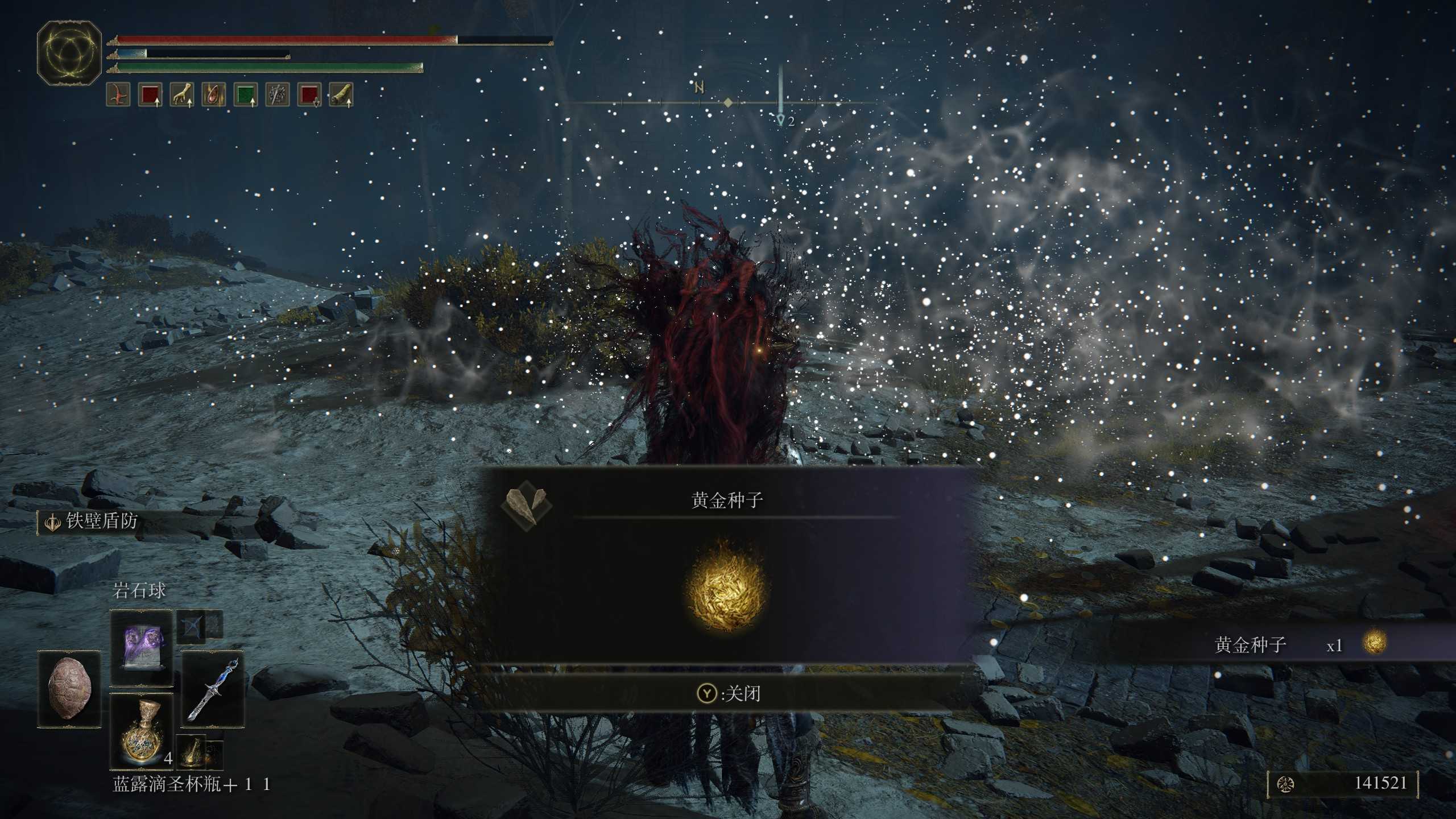
Task: Inspect the green square stamina buff icon
Action: 245,94
